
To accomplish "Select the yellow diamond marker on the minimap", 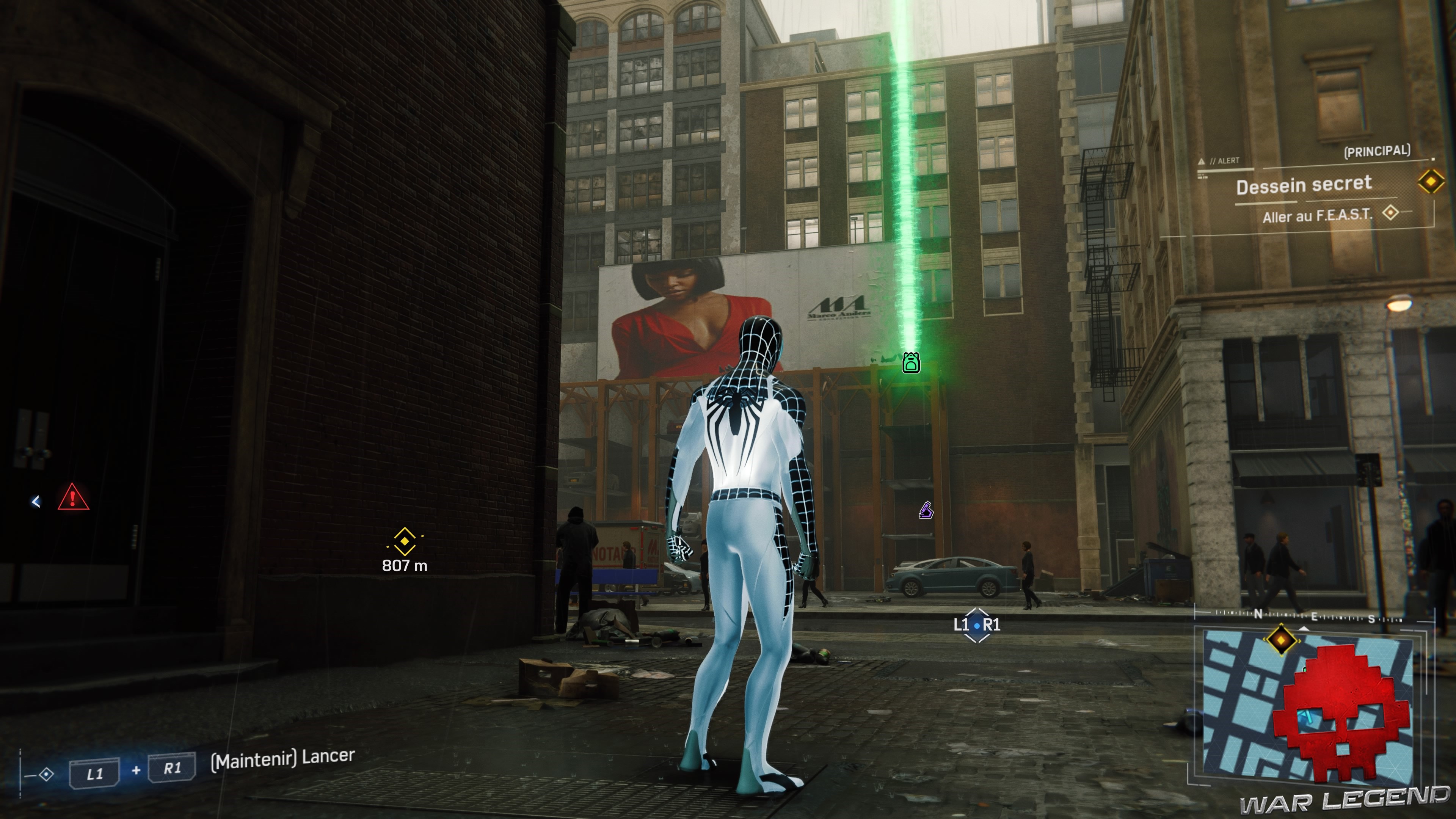I will (1281, 640).
